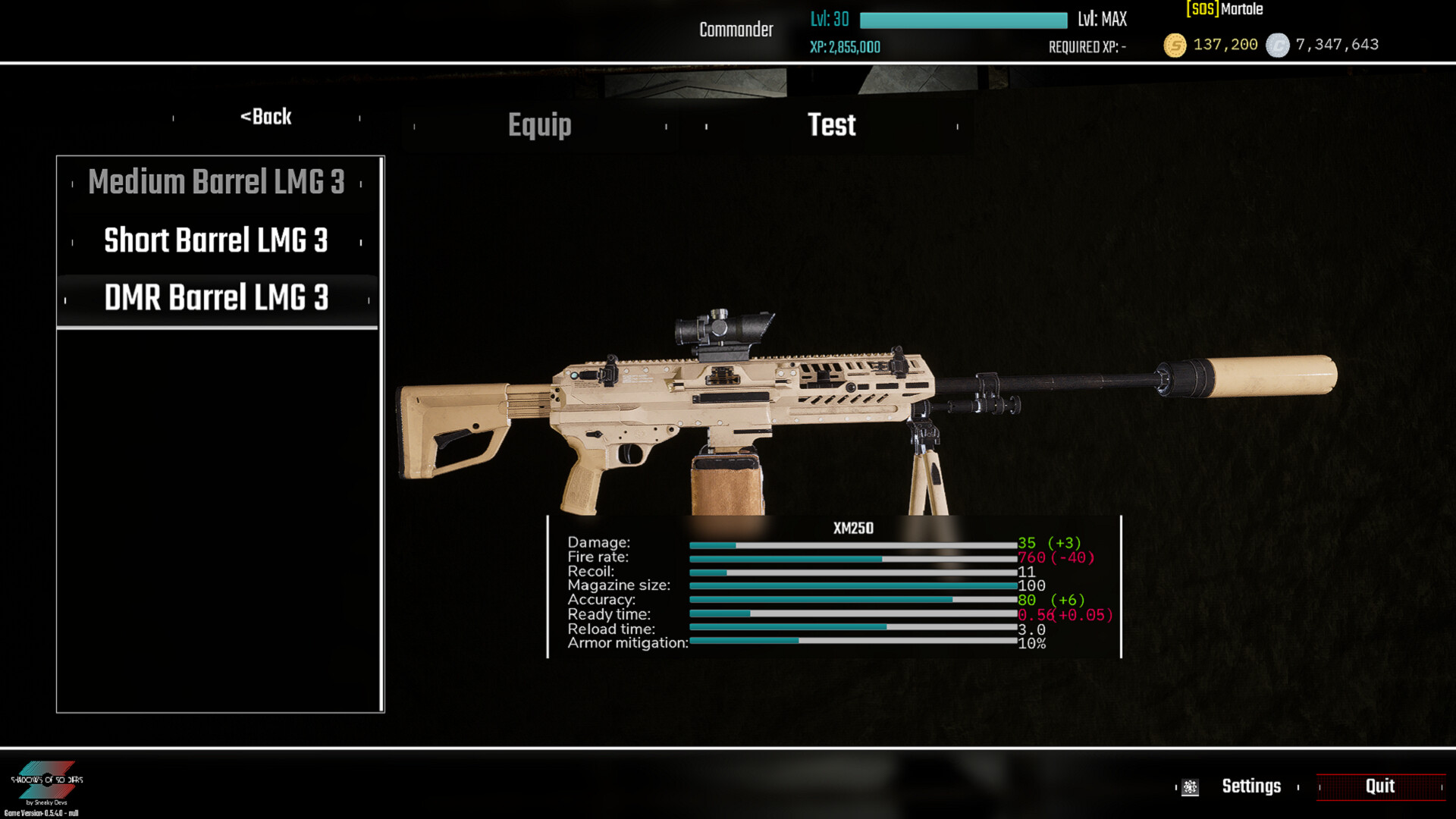The width and height of the screenshot is (1456, 819).
Task: Select Medium Barrel LMG 3
Action: point(216,182)
